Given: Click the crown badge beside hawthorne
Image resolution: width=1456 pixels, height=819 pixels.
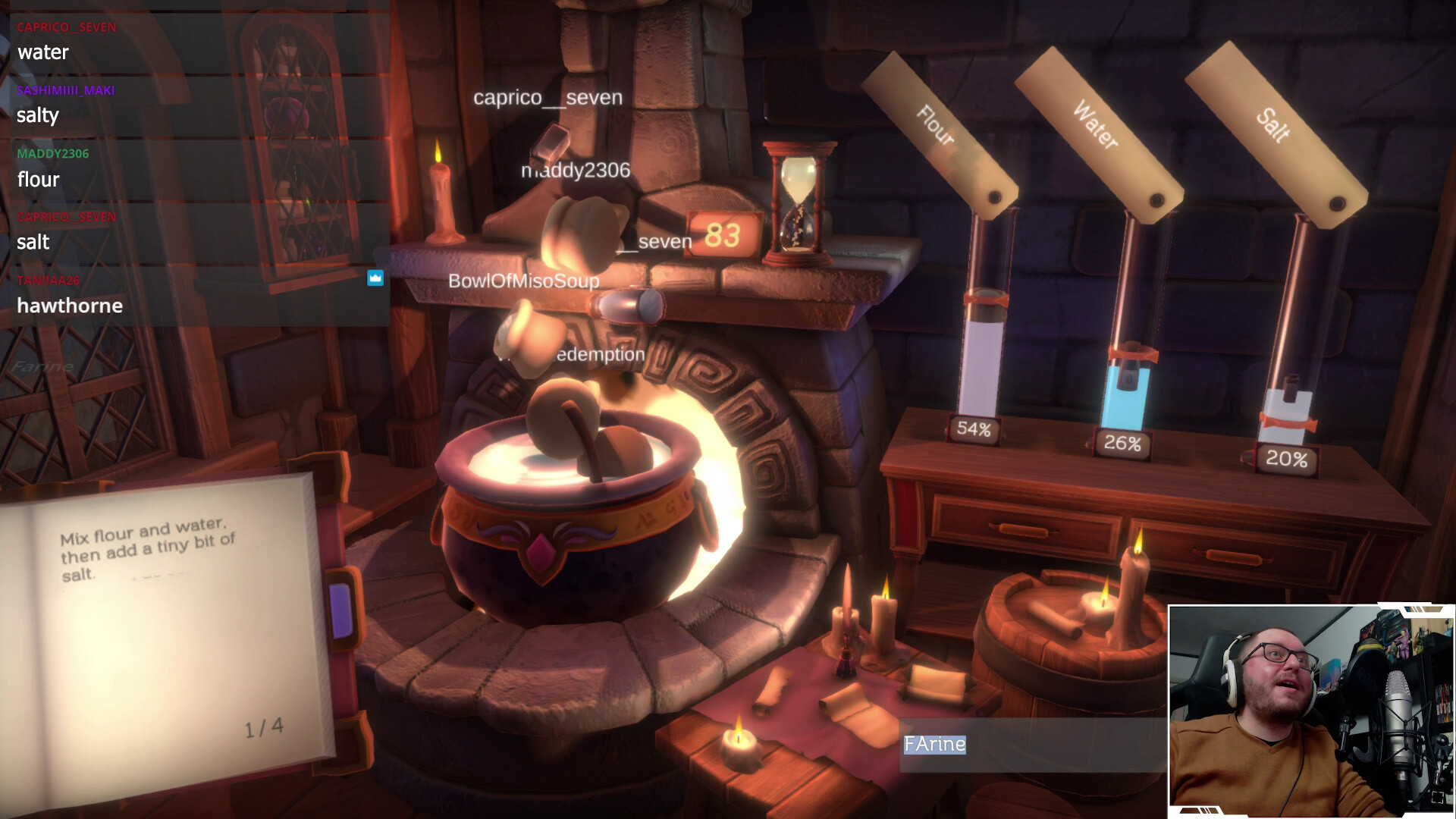Looking at the screenshot, I should (374, 278).
